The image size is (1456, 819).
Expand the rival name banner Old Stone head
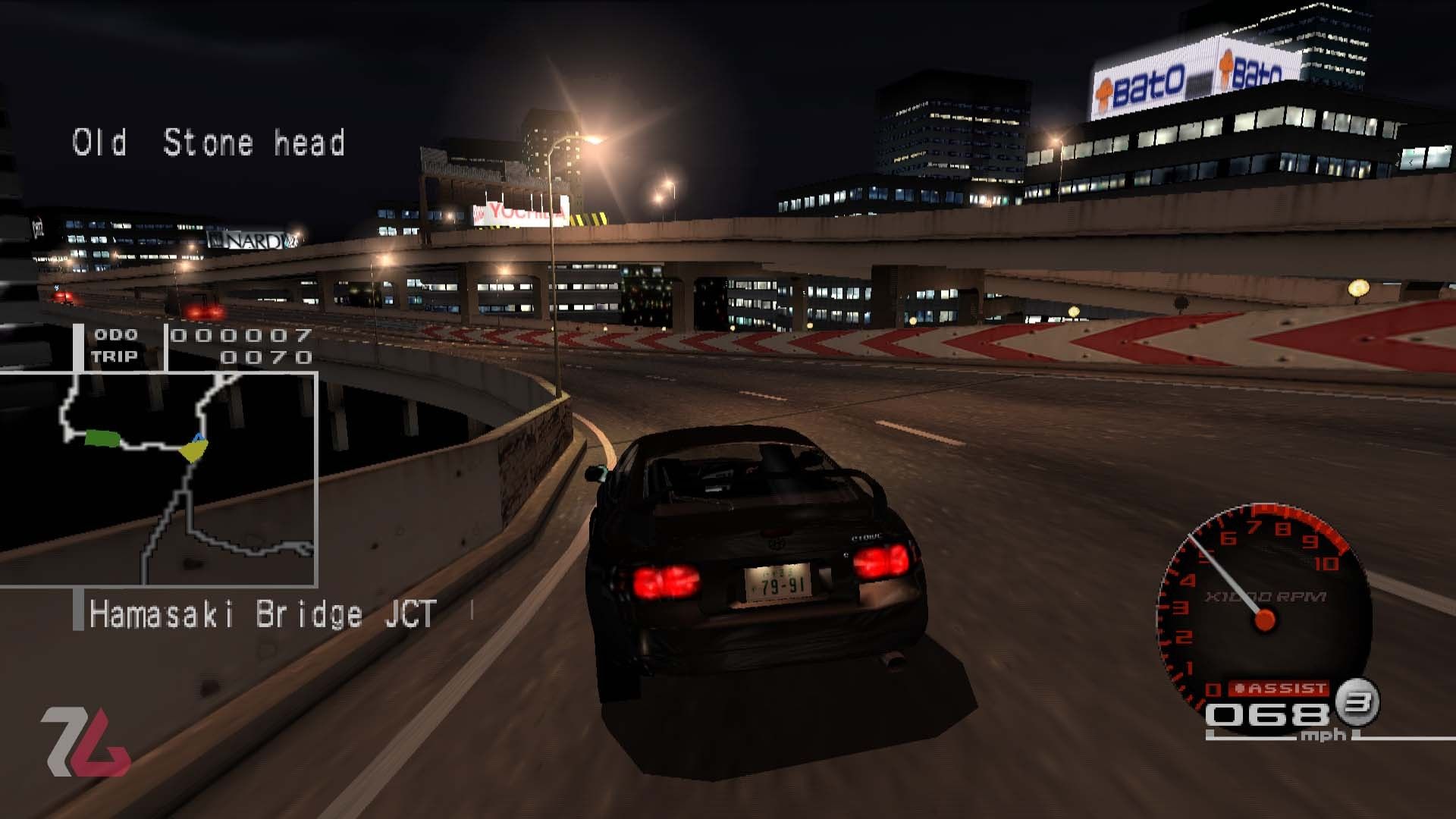pos(209,143)
